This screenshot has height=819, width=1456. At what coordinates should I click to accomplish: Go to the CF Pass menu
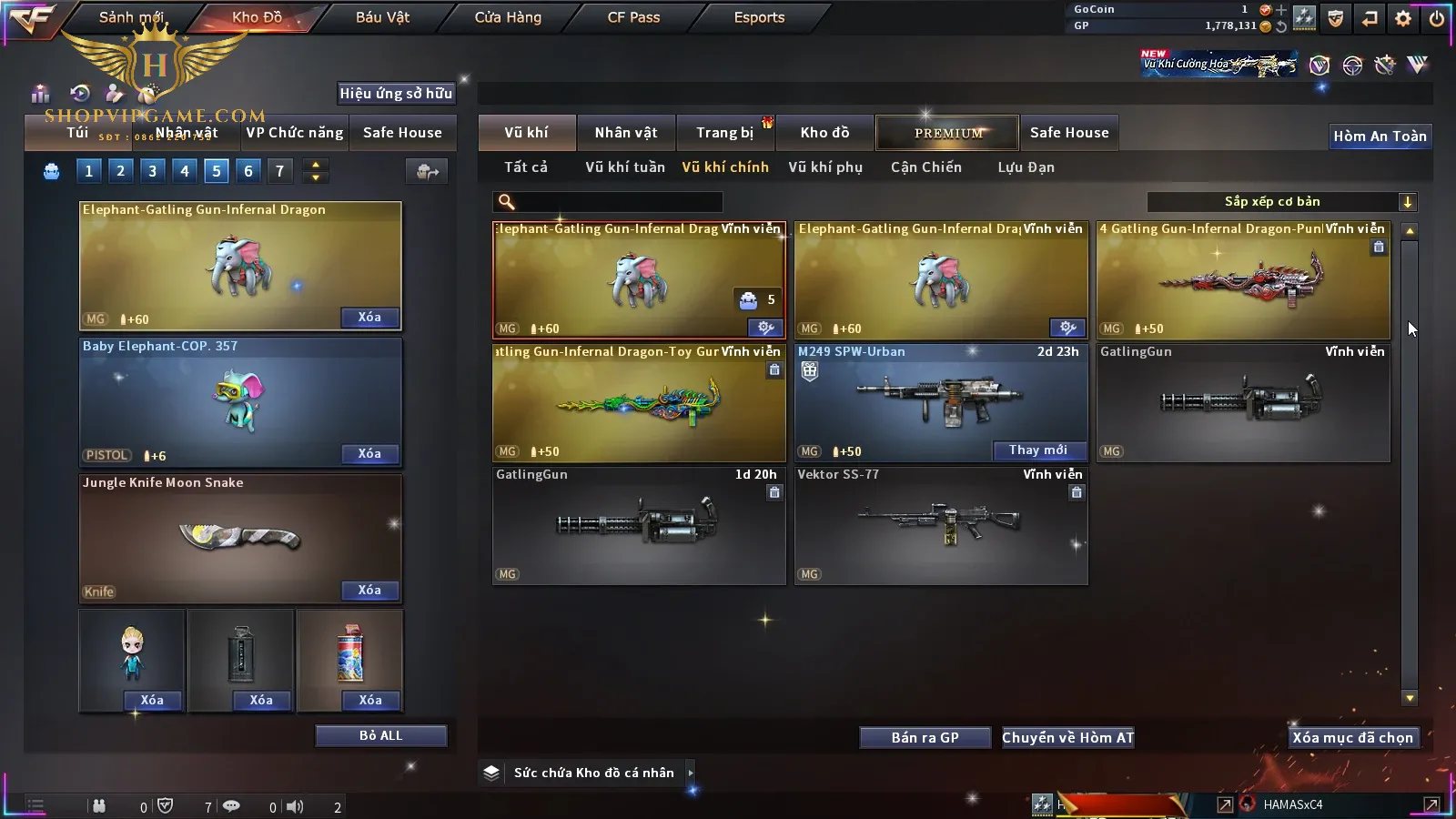(633, 17)
